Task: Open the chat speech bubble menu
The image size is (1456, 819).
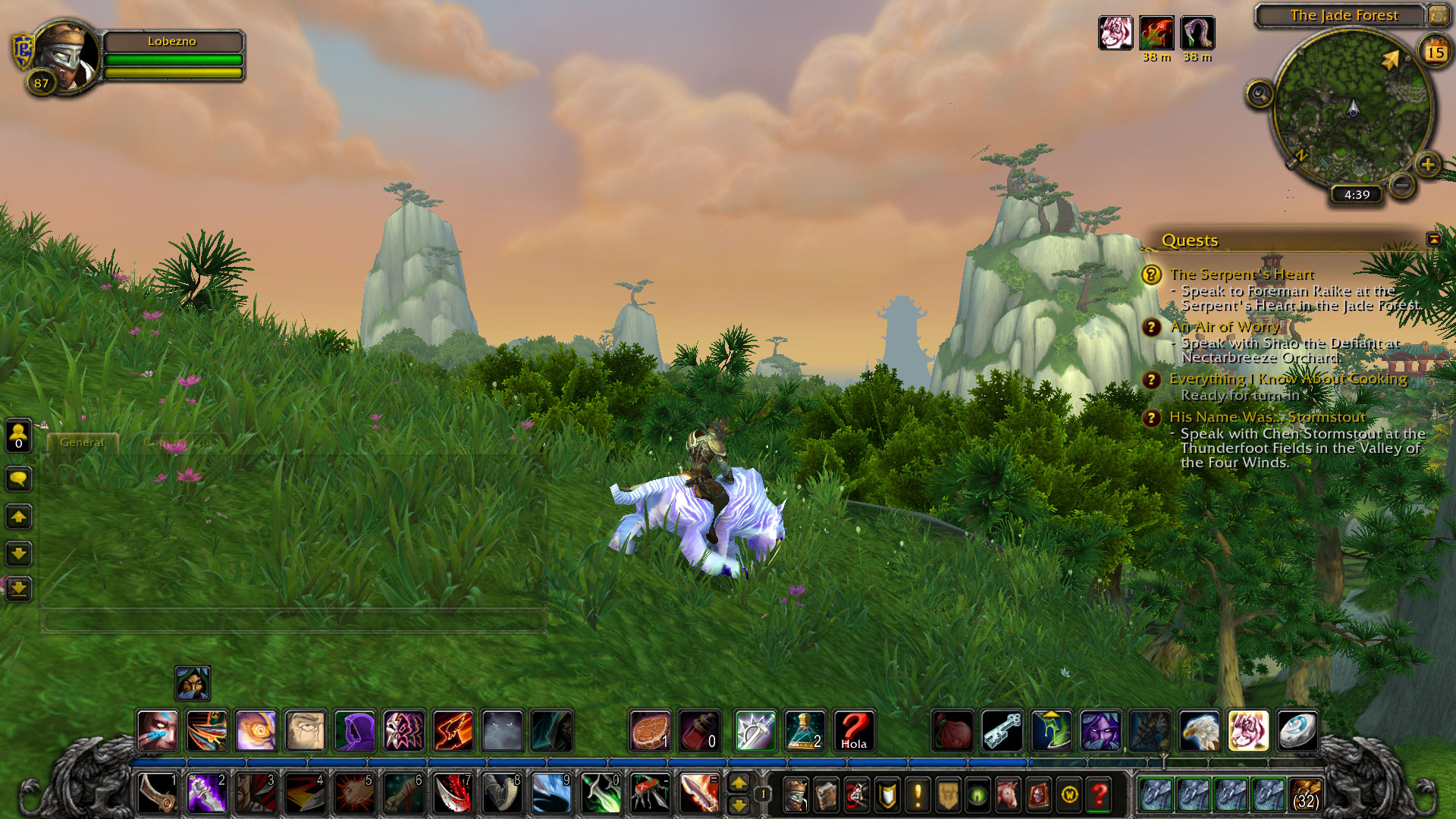Action: (18, 479)
